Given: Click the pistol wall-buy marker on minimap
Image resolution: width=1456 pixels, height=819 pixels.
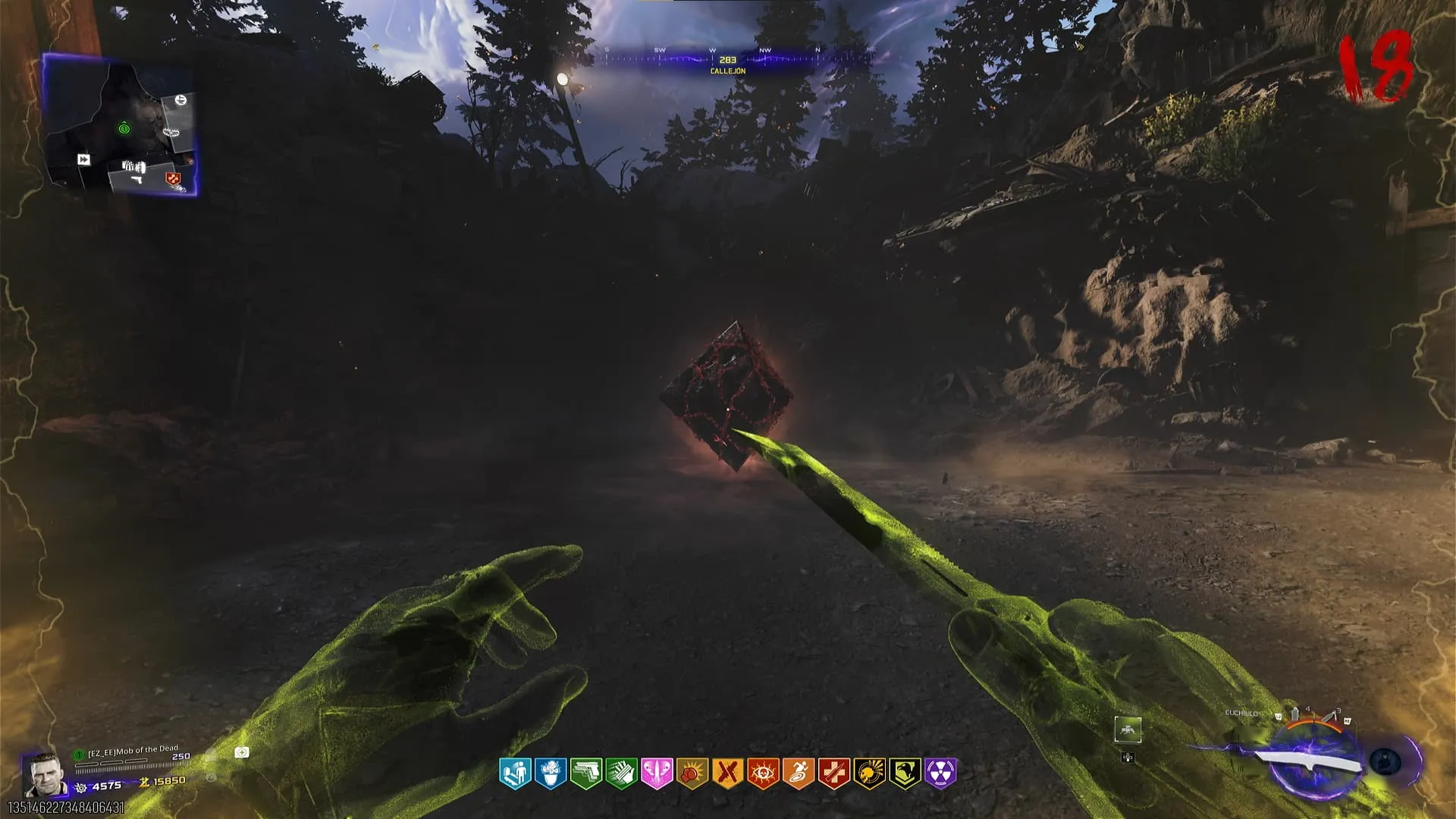Looking at the screenshot, I should point(136,180).
